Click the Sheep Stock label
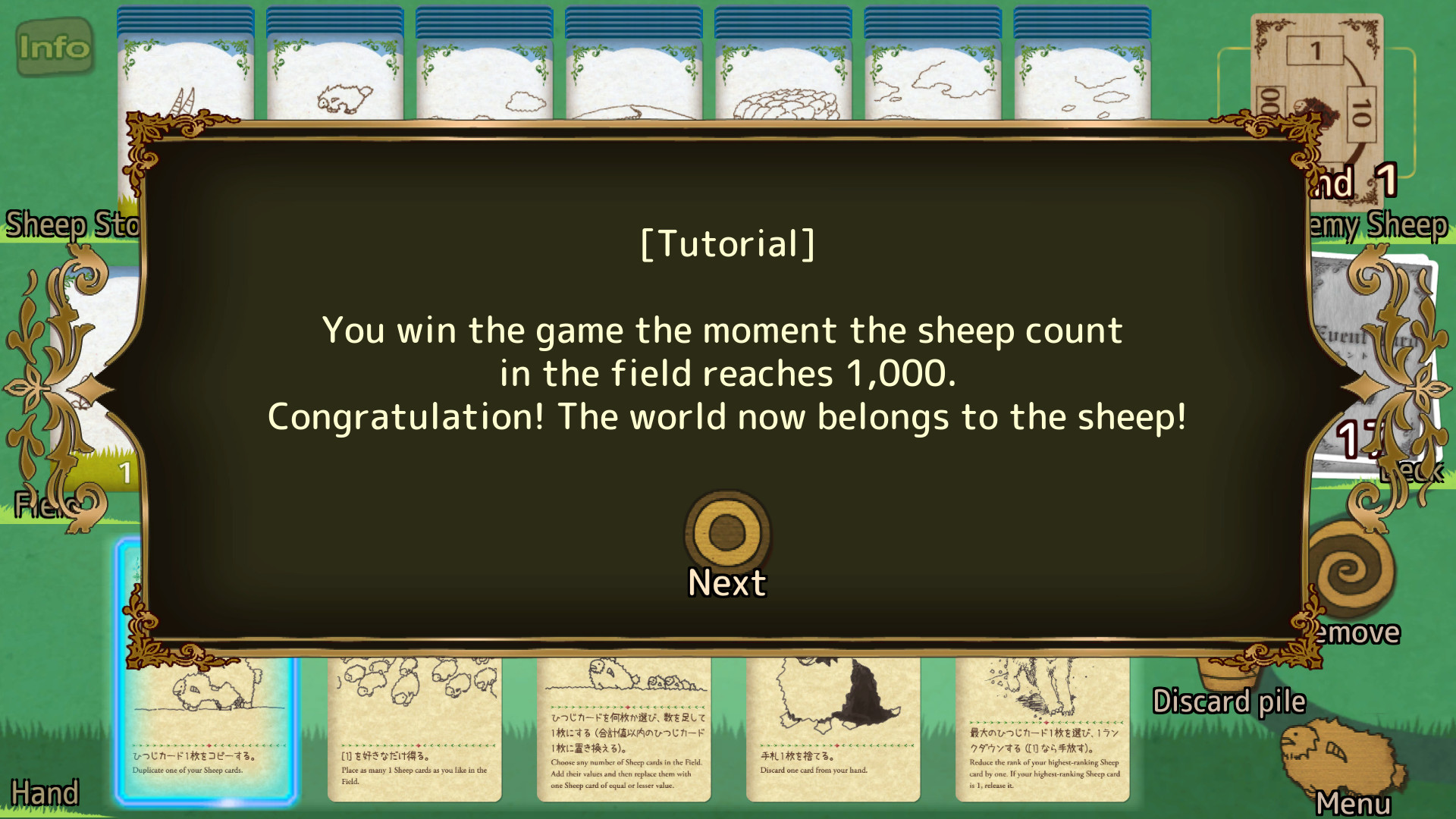The image size is (1456, 819). [x=72, y=224]
